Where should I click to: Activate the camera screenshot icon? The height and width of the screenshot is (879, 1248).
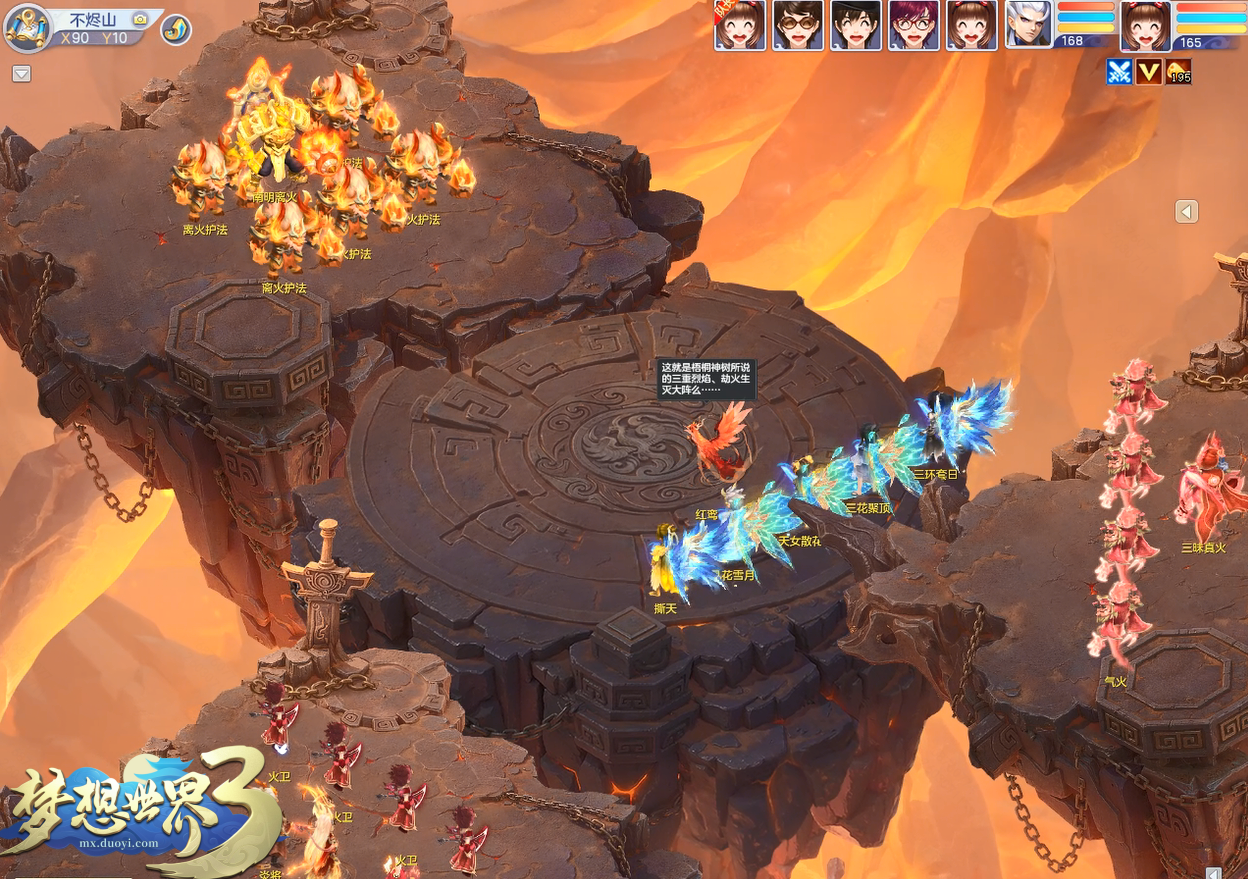(x=140, y=19)
